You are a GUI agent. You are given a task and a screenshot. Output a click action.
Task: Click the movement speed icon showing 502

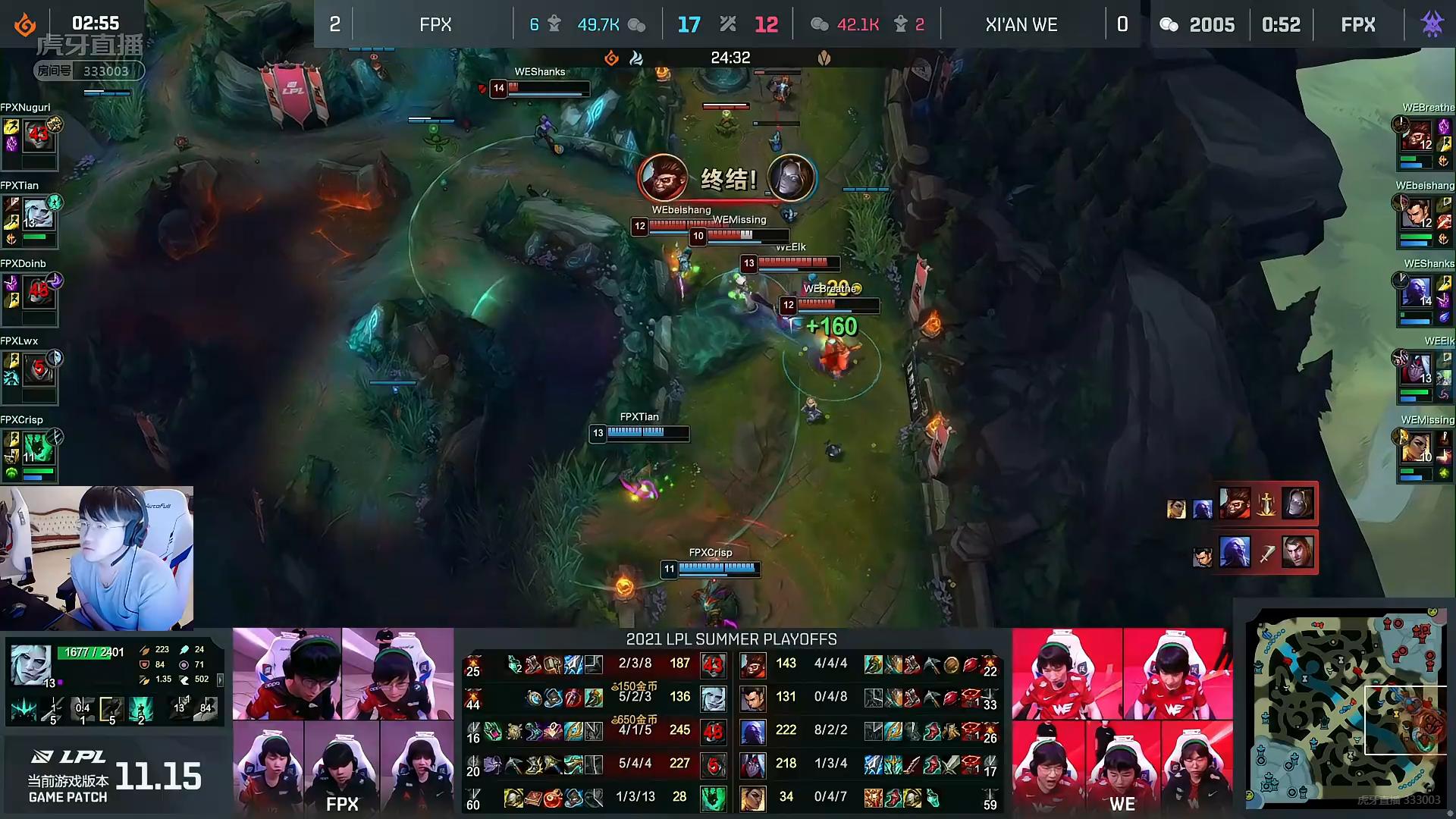click(184, 679)
